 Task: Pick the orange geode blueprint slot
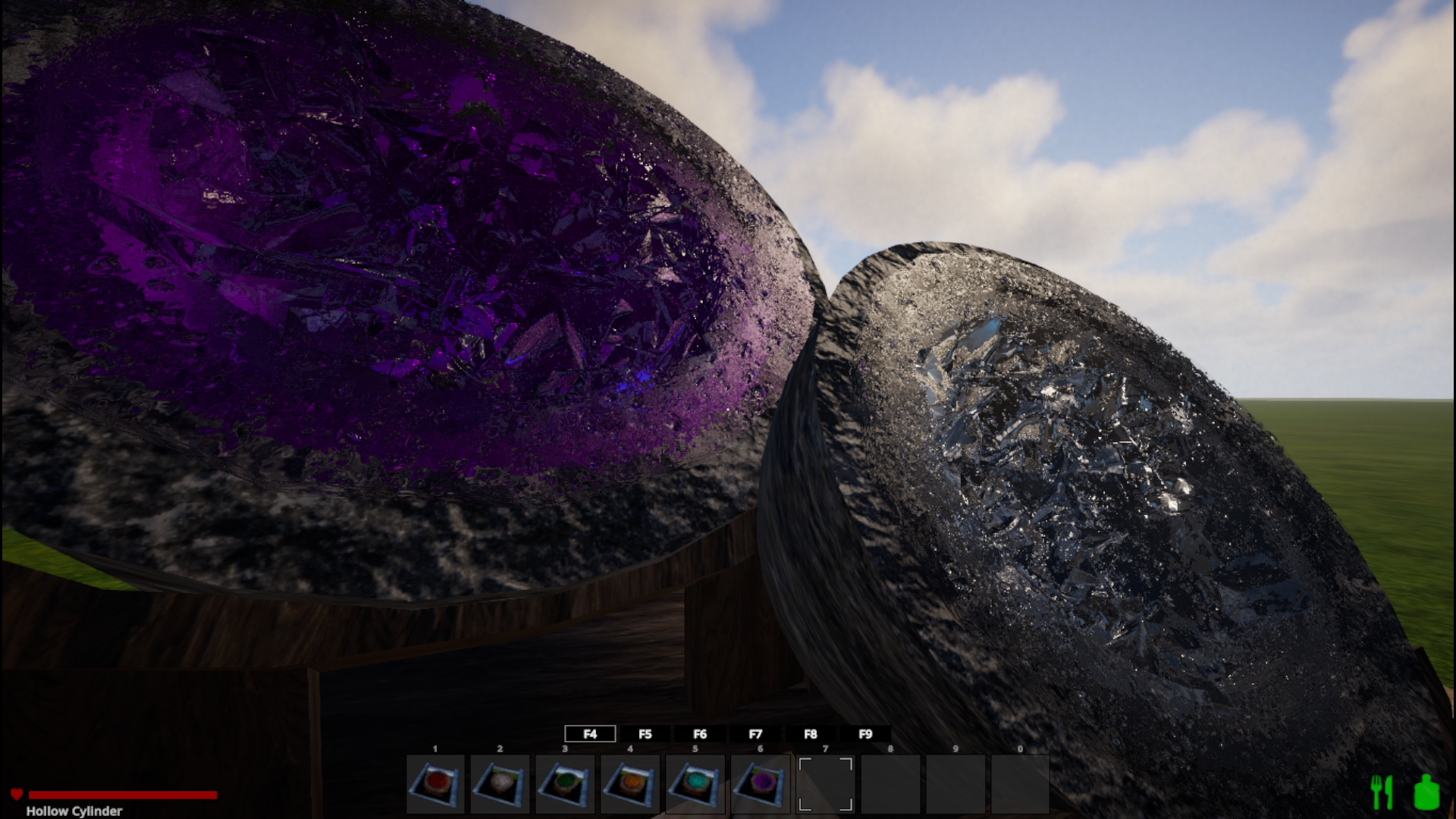[630, 784]
